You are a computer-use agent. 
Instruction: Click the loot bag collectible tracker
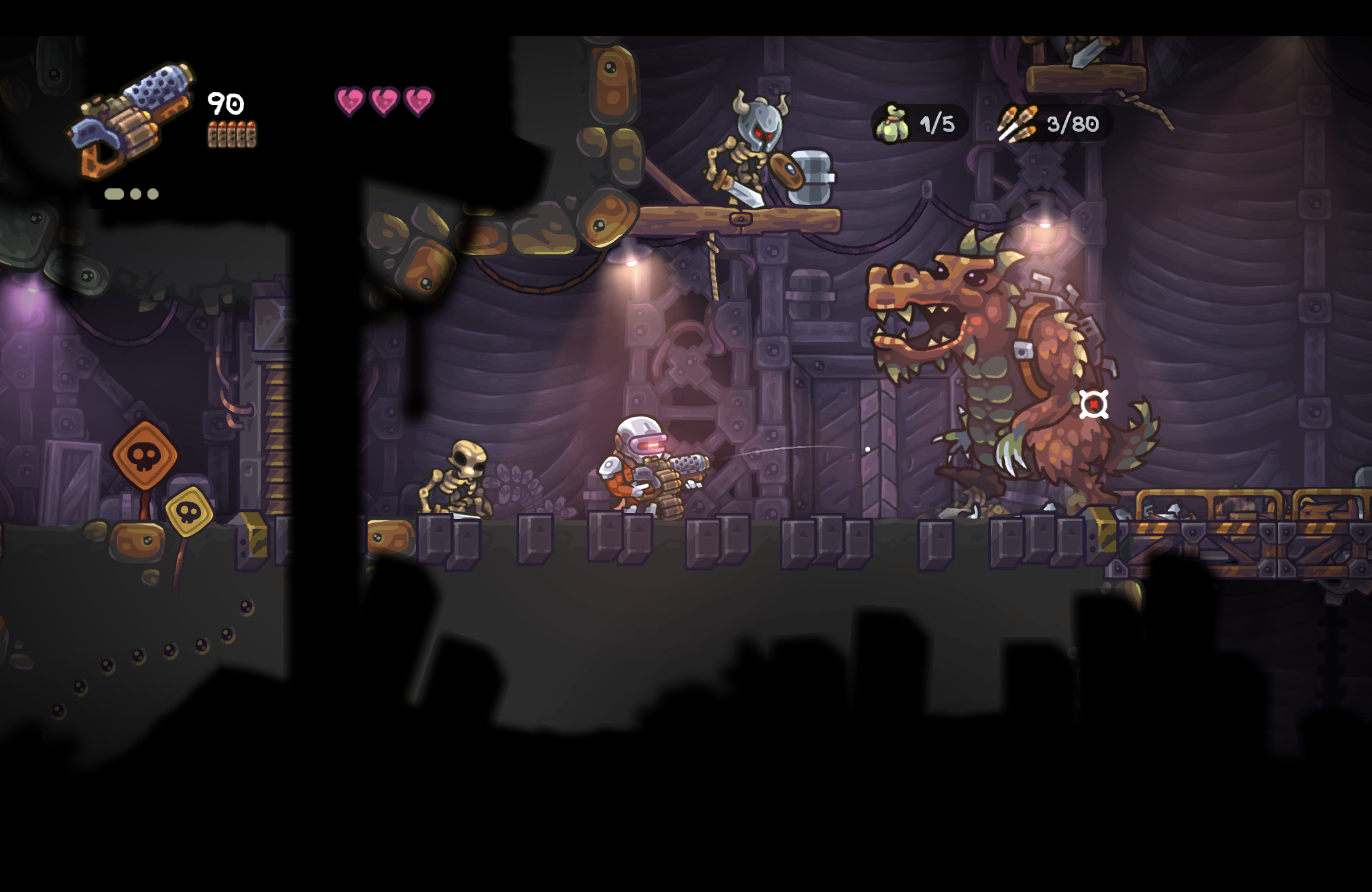coord(919,124)
